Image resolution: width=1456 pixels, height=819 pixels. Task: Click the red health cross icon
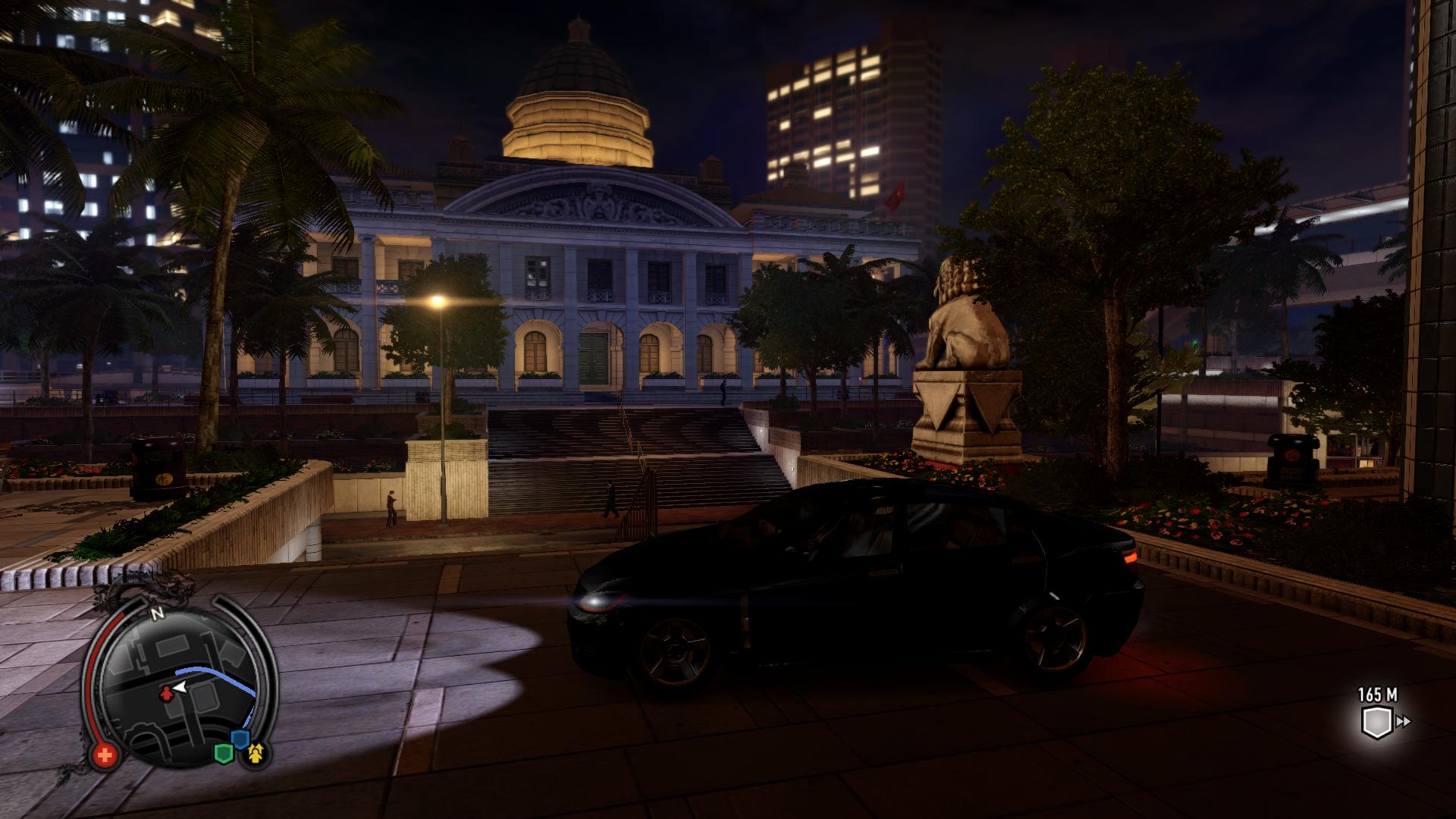tap(105, 755)
